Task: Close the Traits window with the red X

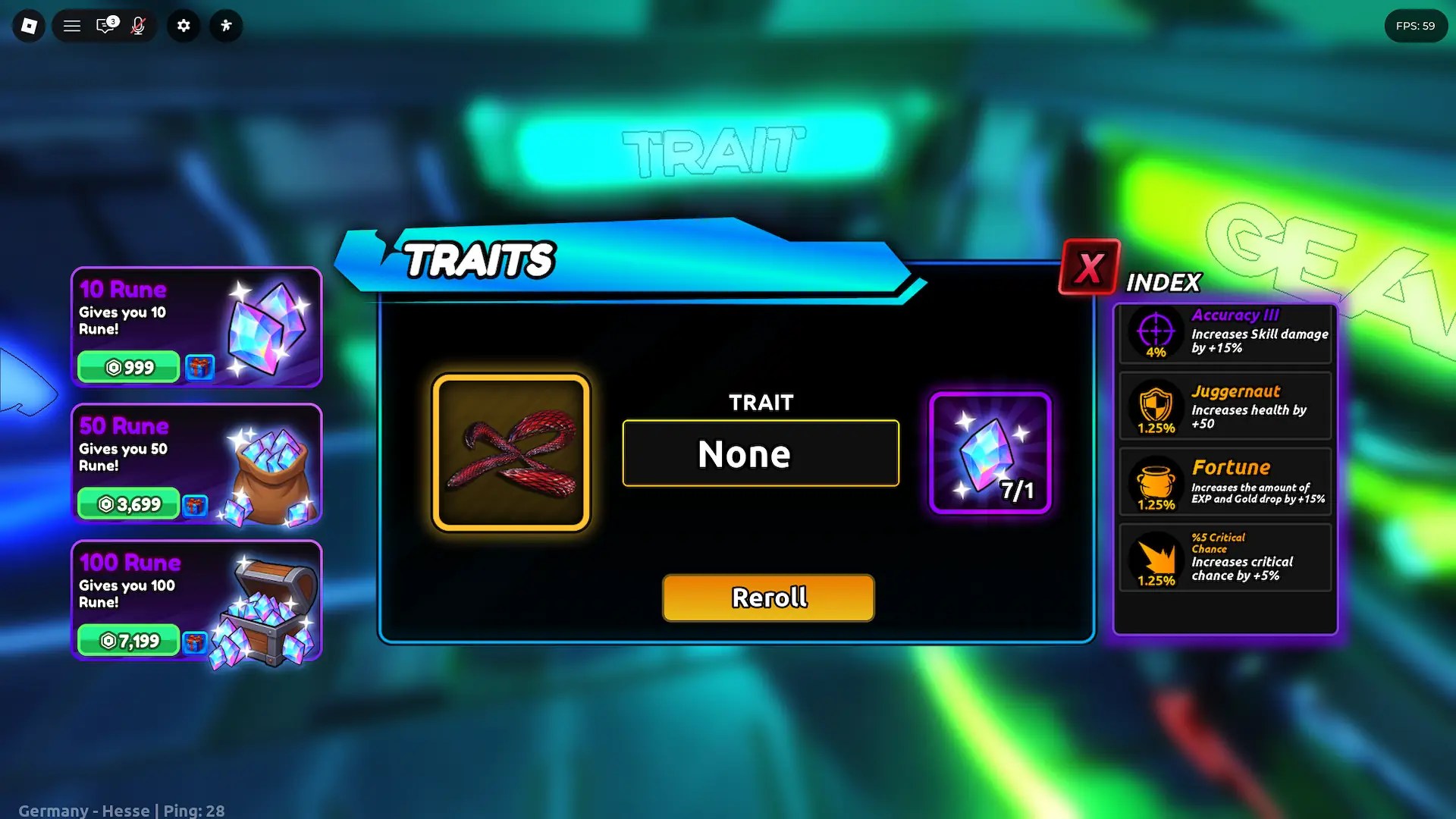Action: 1087,267
